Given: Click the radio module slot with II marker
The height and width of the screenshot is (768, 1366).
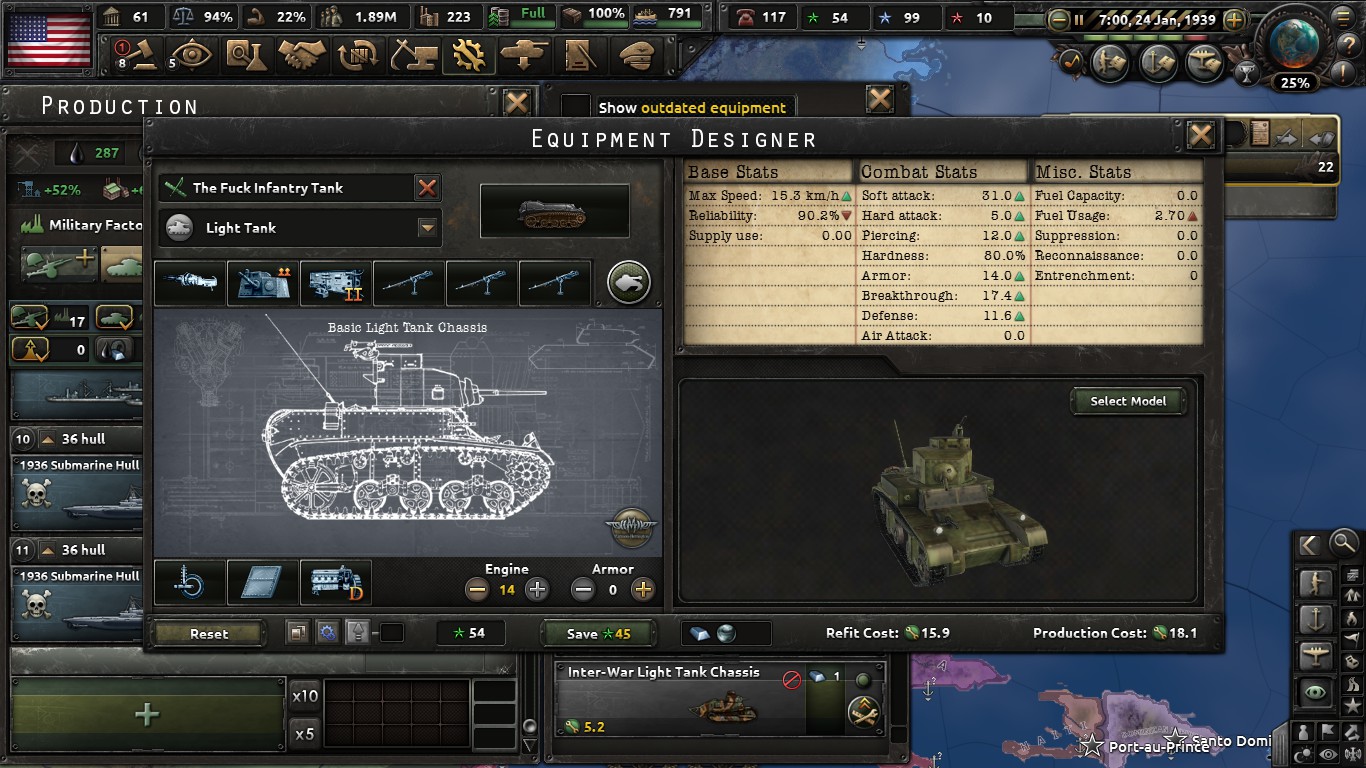Looking at the screenshot, I should (x=335, y=282).
